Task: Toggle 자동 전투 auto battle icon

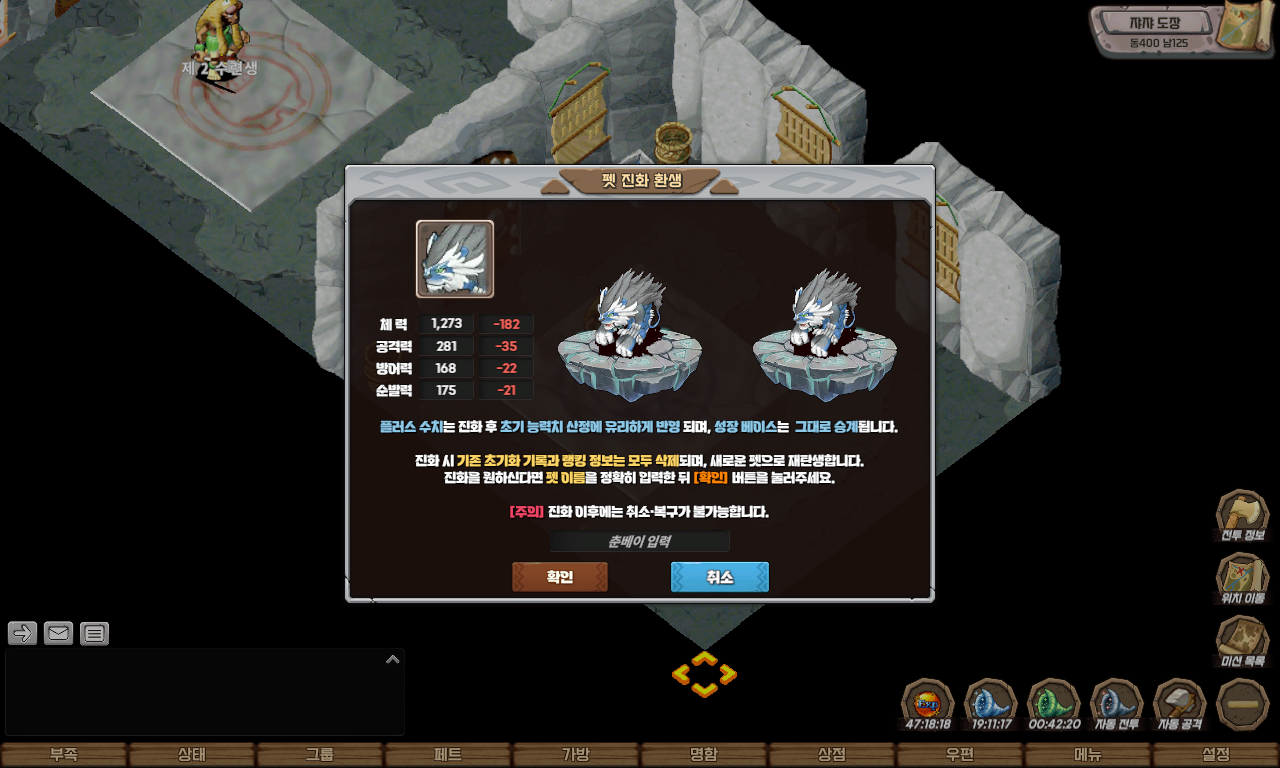Action: [x=1116, y=703]
